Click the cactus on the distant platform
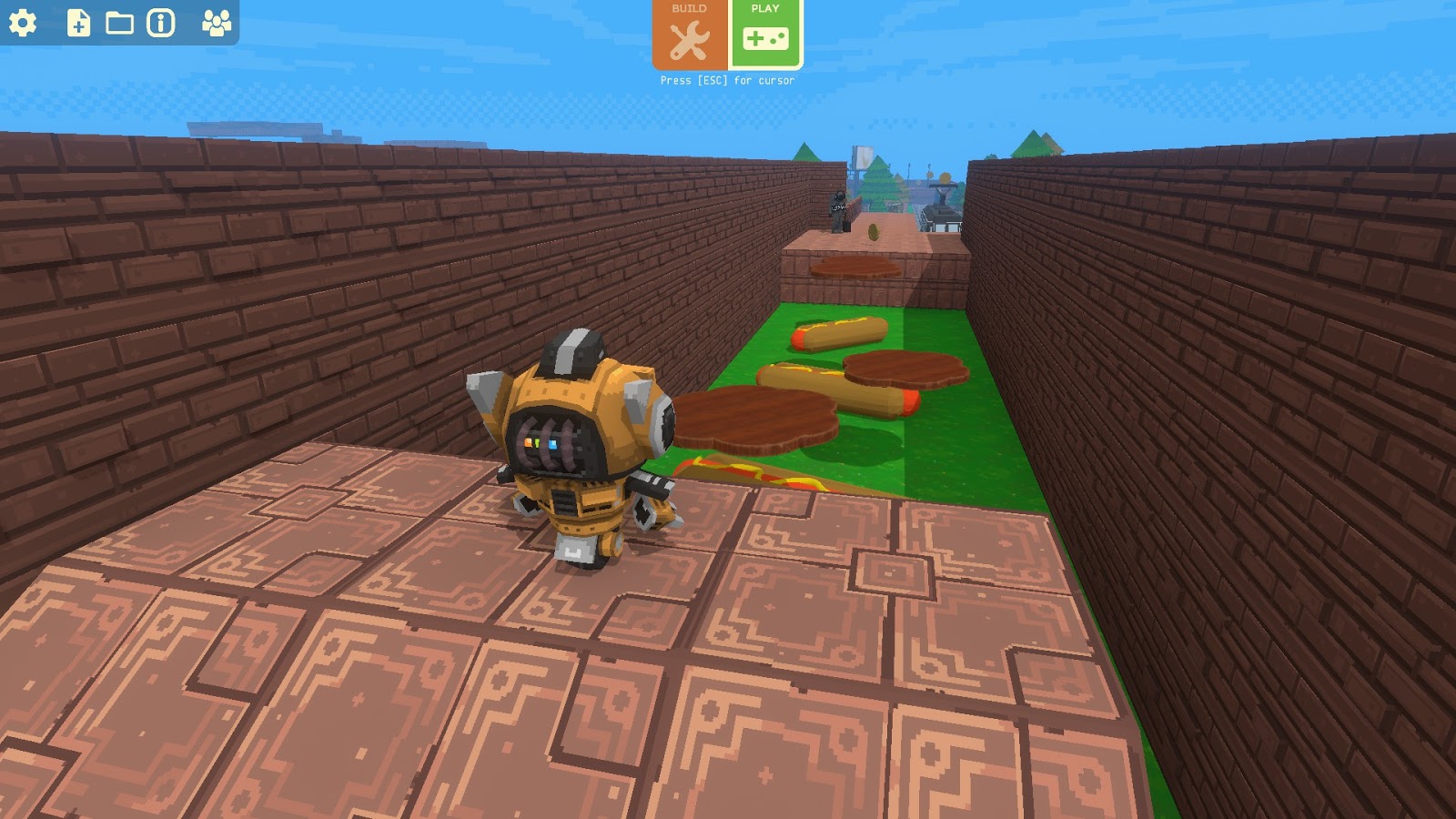Screen dimensions: 1456x819 pos(874,232)
